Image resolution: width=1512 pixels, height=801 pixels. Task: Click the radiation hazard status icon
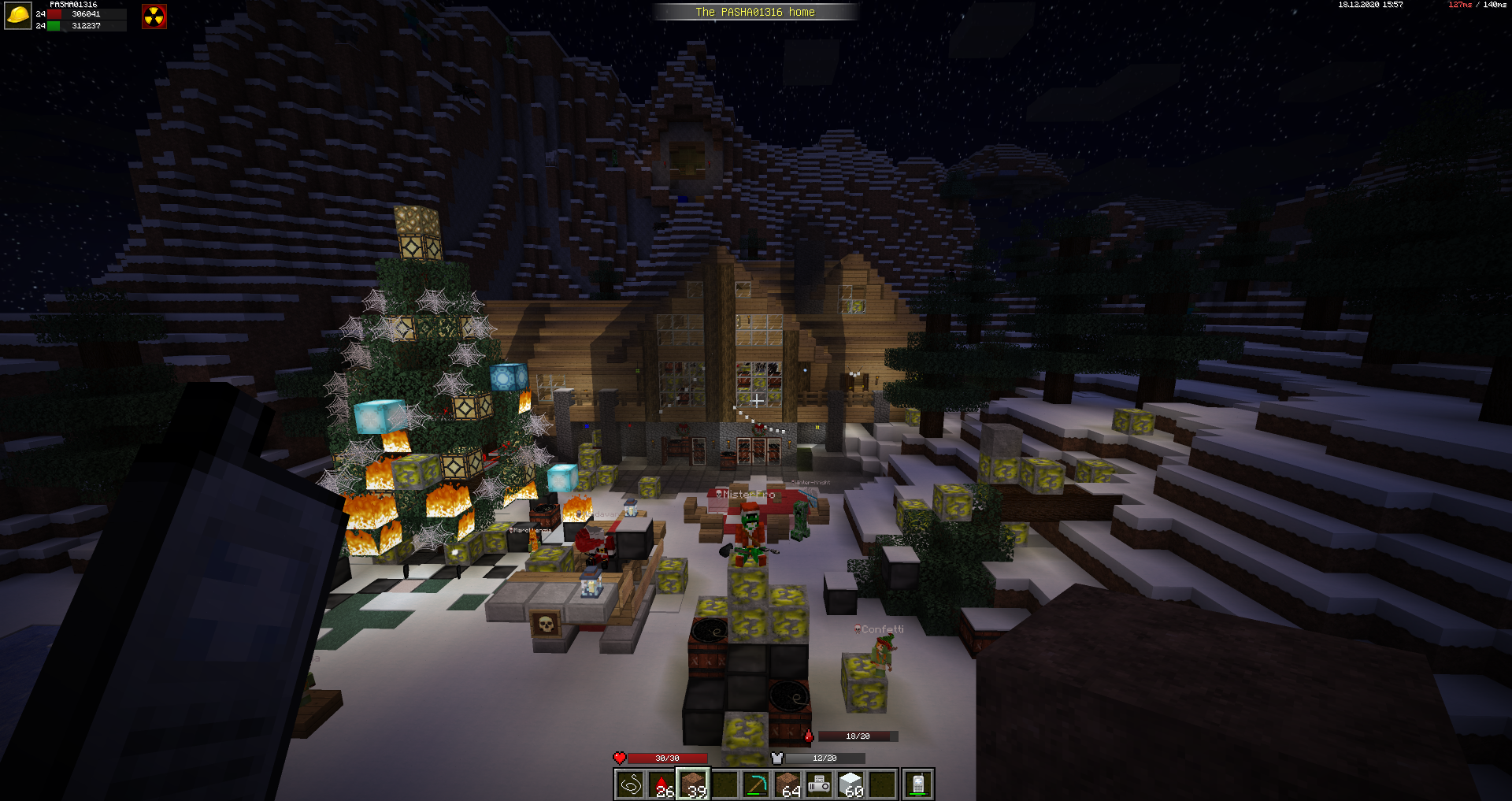pyautogui.click(x=154, y=17)
